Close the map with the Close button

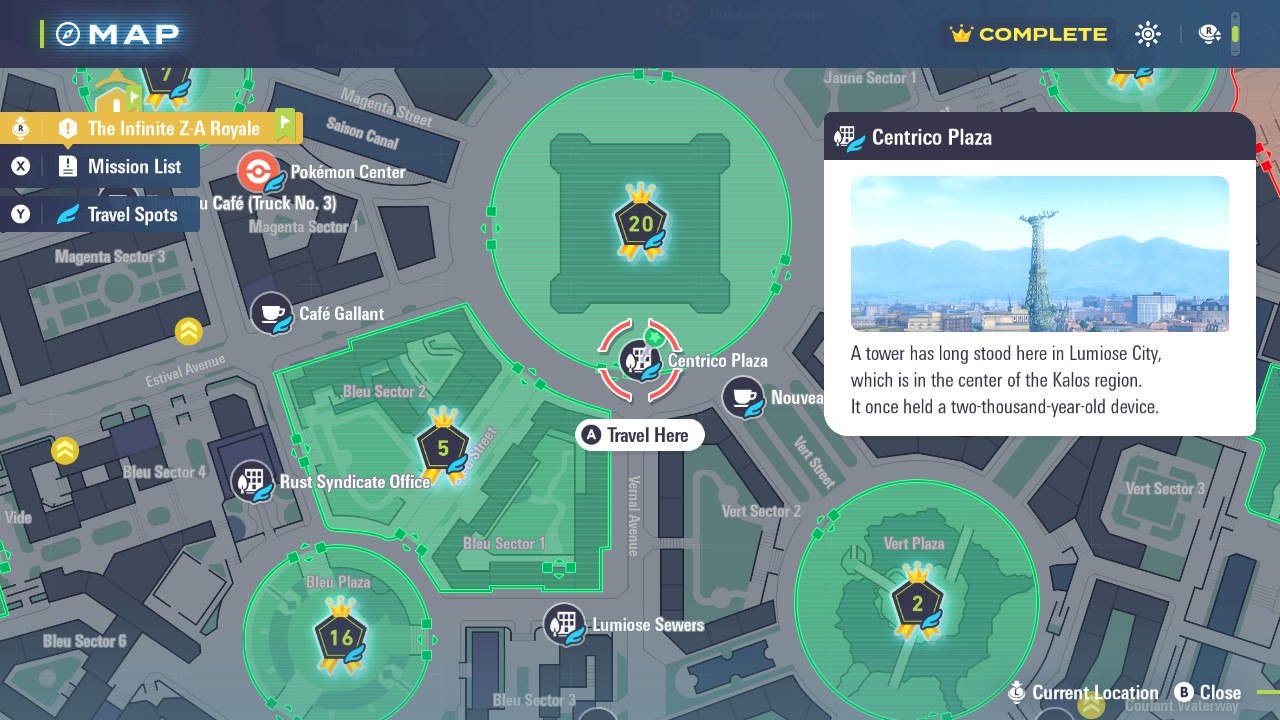(1208, 692)
